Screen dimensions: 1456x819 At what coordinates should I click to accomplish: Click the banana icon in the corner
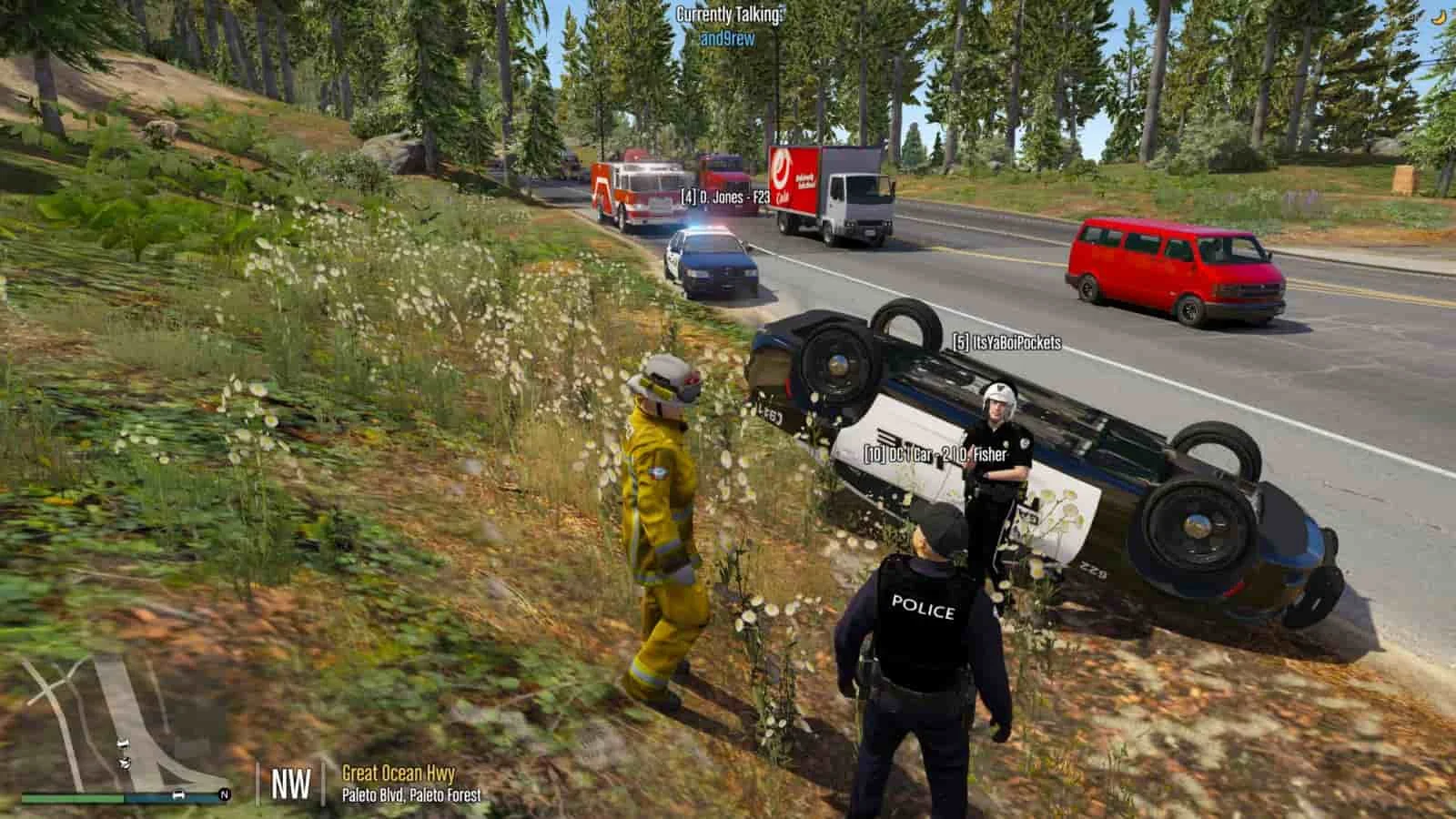(x=1438, y=15)
